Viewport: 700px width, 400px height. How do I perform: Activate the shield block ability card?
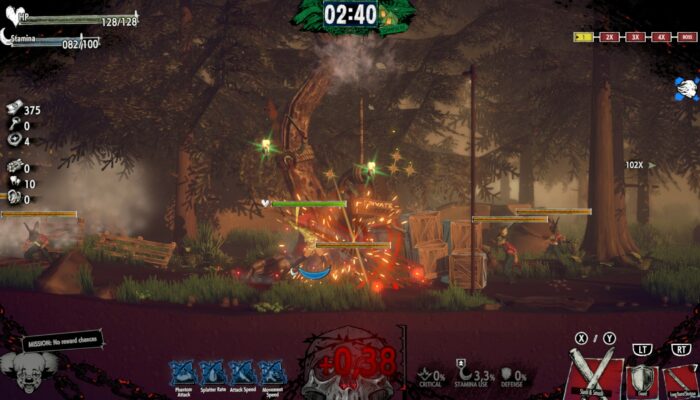[642, 381]
